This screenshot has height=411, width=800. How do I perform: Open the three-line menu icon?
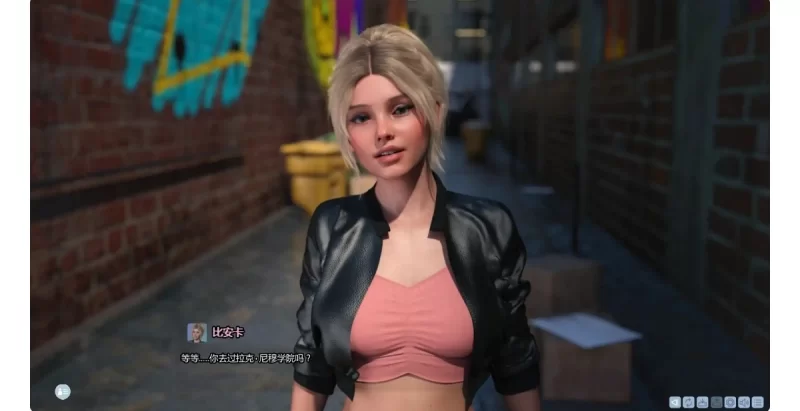click(758, 402)
